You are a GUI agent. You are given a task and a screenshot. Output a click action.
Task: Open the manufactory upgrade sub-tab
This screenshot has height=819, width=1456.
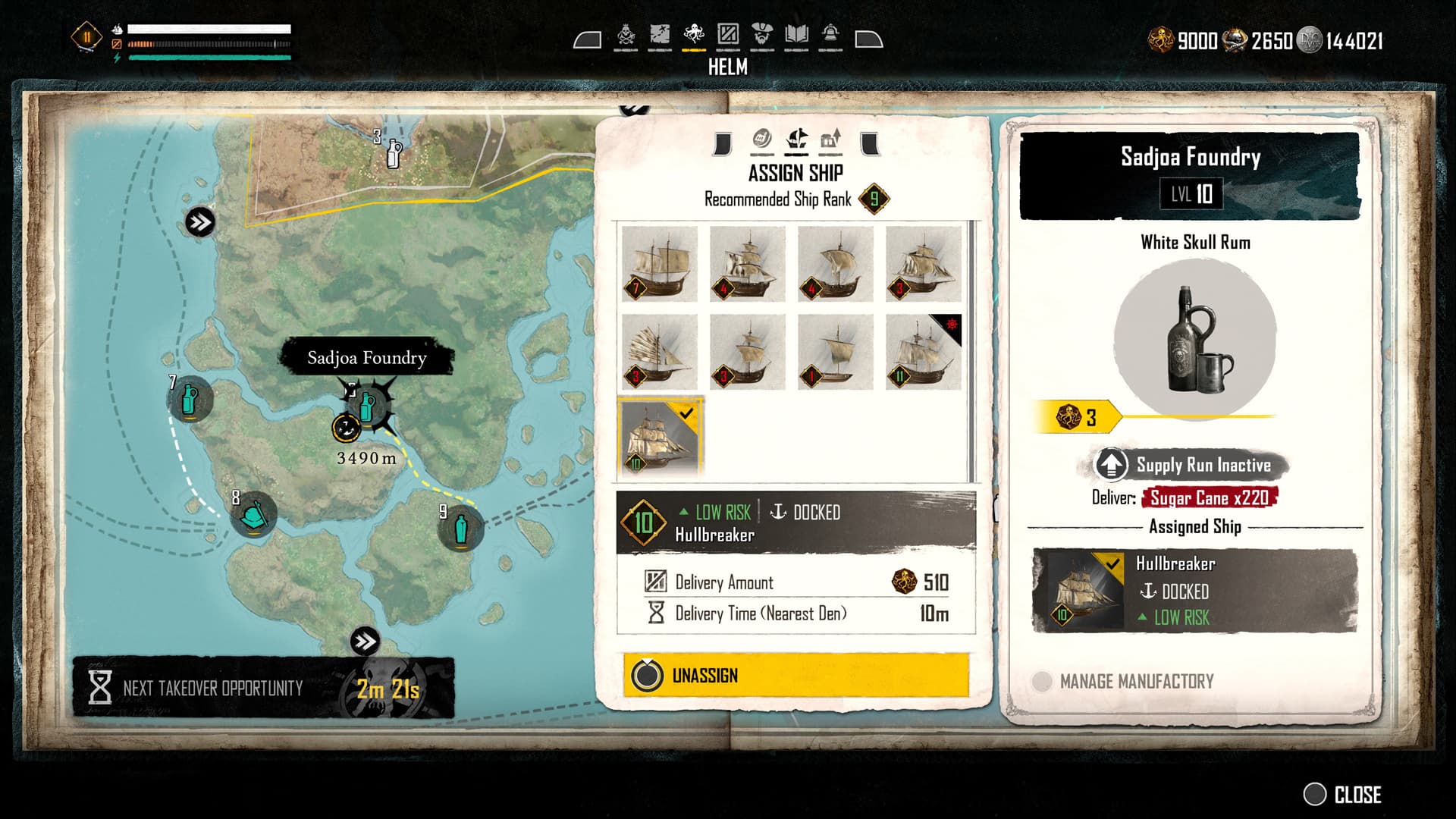(831, 140)
